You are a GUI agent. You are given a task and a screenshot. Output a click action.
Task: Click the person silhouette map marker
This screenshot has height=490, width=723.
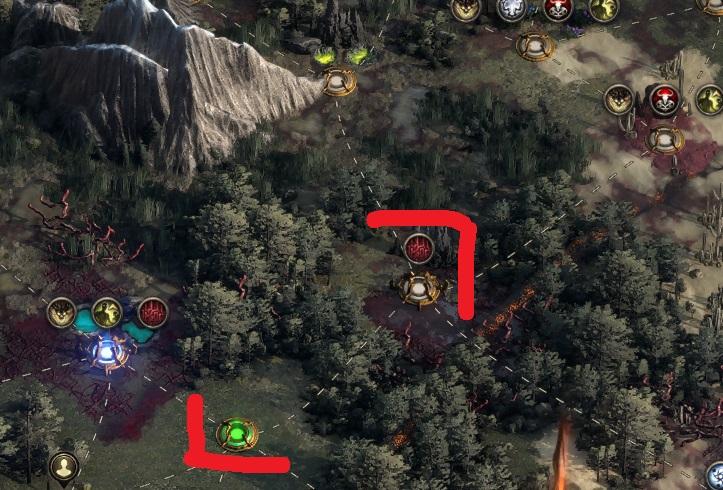coord(64,467)
